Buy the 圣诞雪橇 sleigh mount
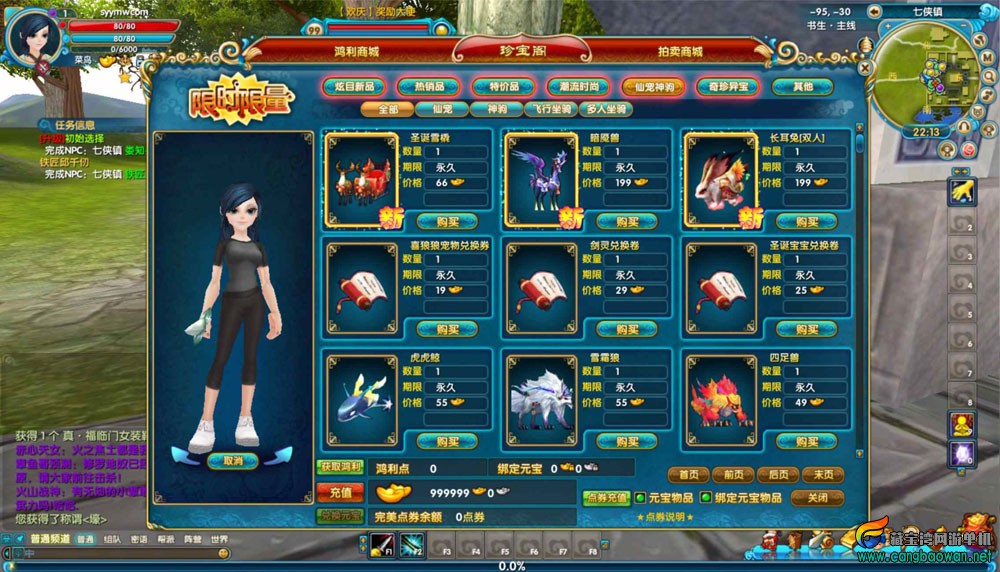Image resolution: width=1000 pixels, height=572 pixels. pyautogui.click(x=446, y=221)
